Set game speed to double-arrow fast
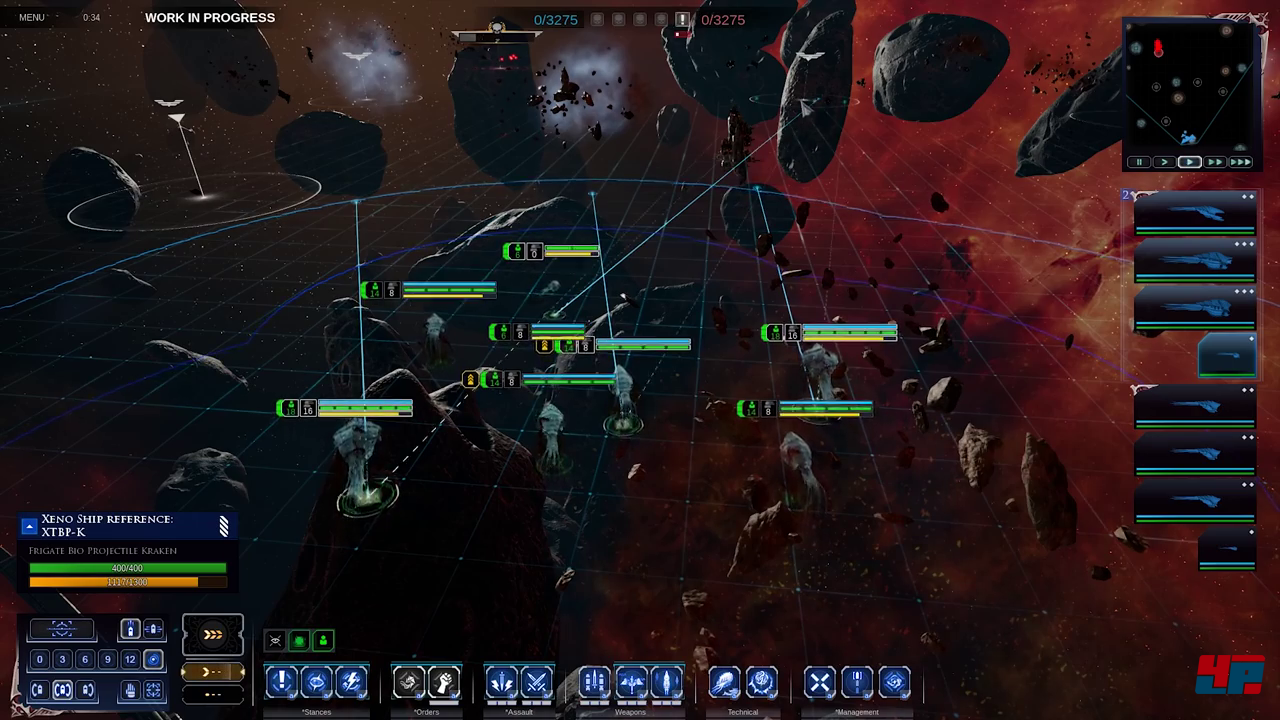 click(x=1215, y=162)
